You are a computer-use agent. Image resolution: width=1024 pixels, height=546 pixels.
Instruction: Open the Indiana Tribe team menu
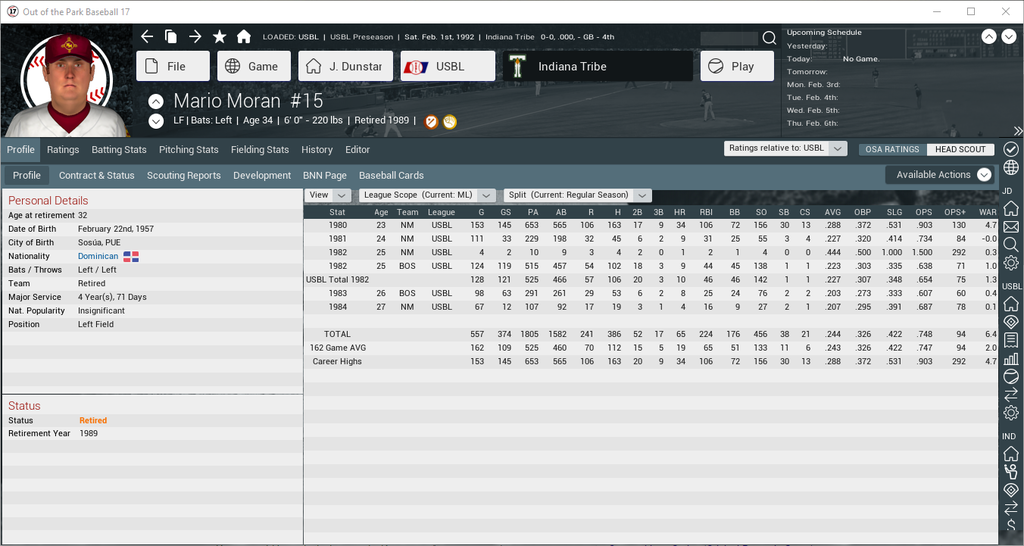click(x=598, y=67)
